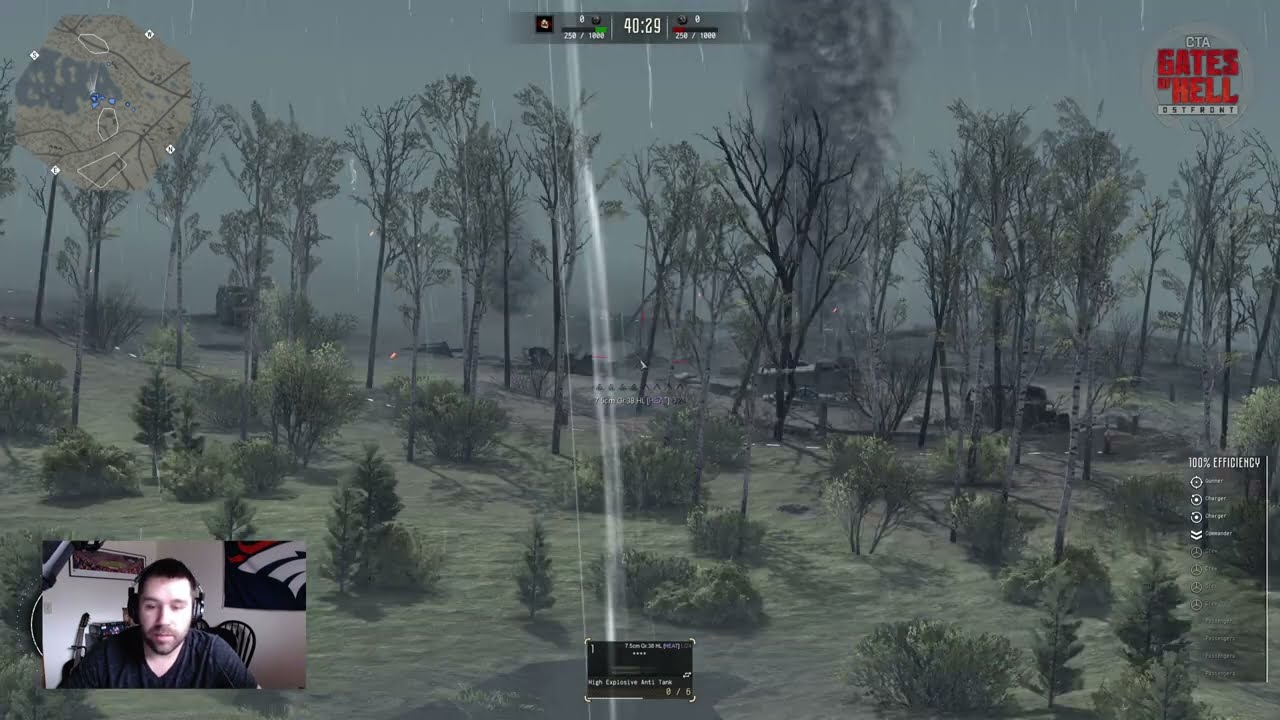Image resolution: width=1280 pixels, height=720 pixels.
Task: Click the red-and-black faction emblem in the top bar
Action: click(544, 24)
